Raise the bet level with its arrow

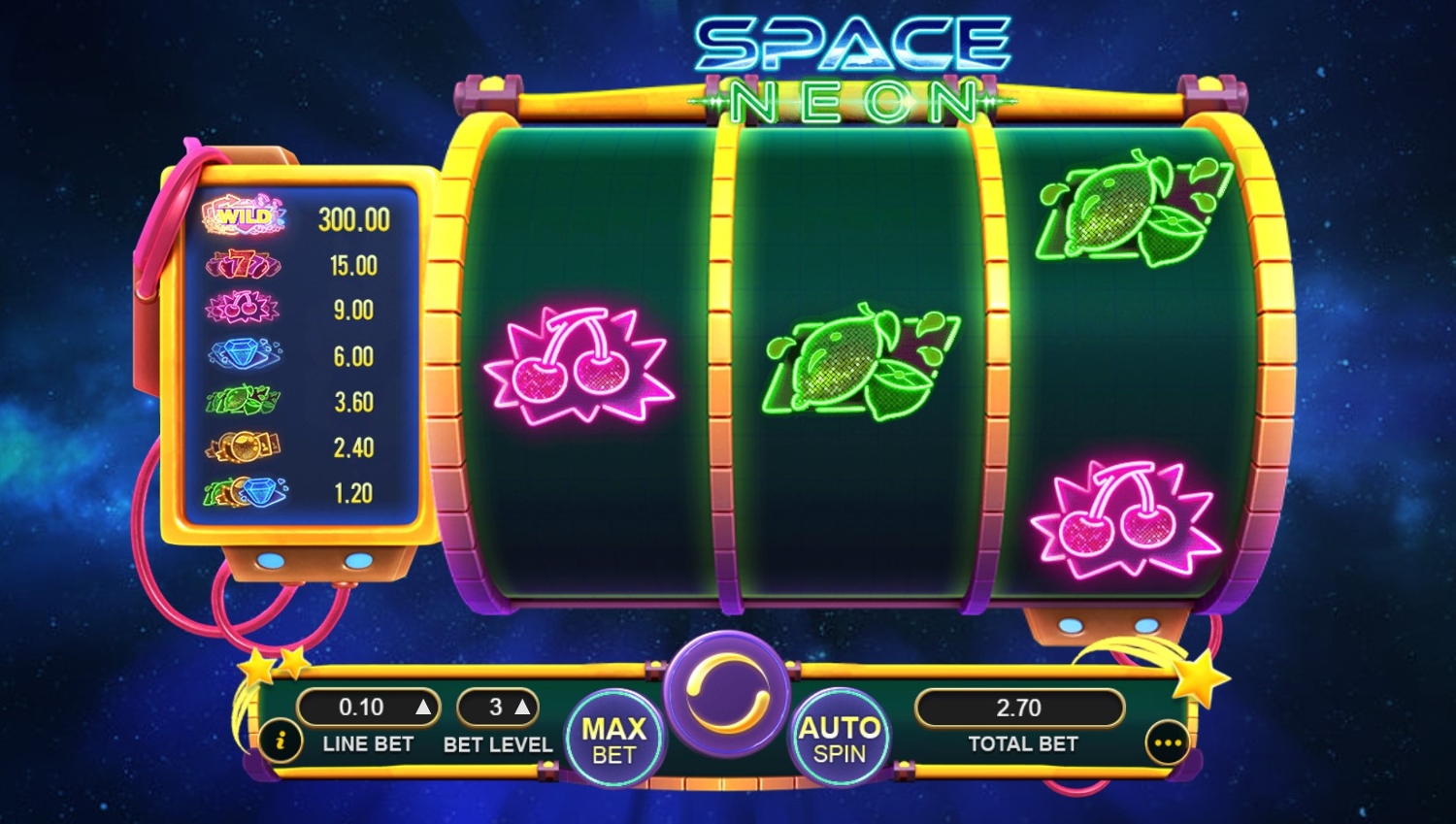(522, 708)
